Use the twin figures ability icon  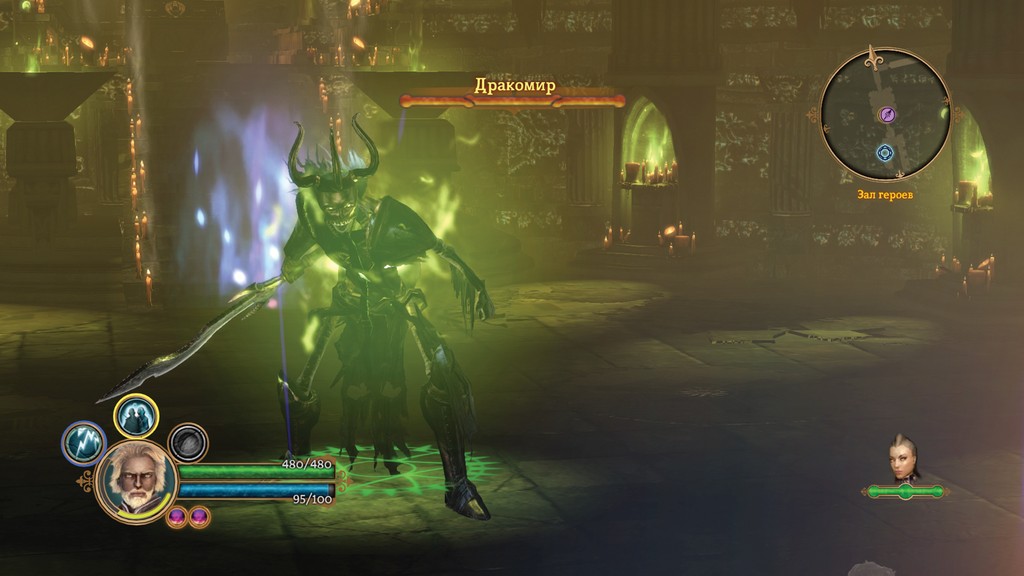[136, 416]
